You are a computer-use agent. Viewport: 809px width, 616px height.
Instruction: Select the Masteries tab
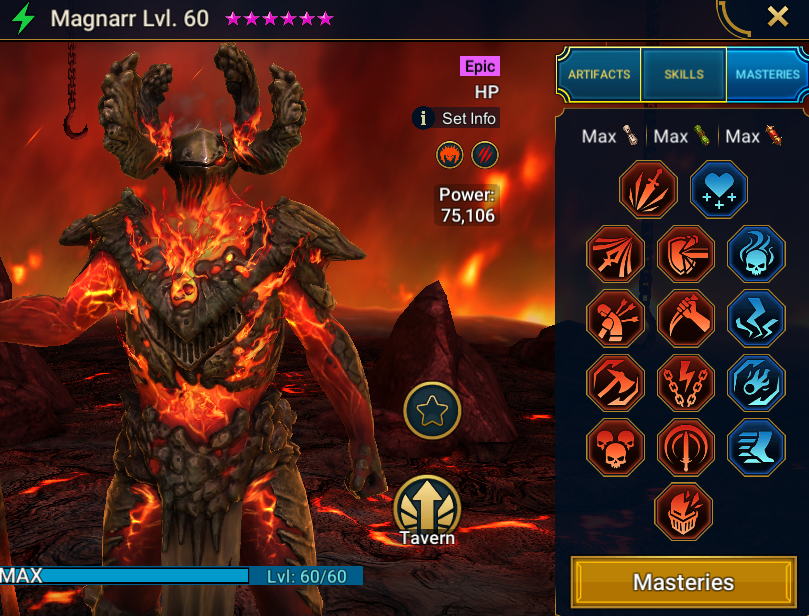767,74
